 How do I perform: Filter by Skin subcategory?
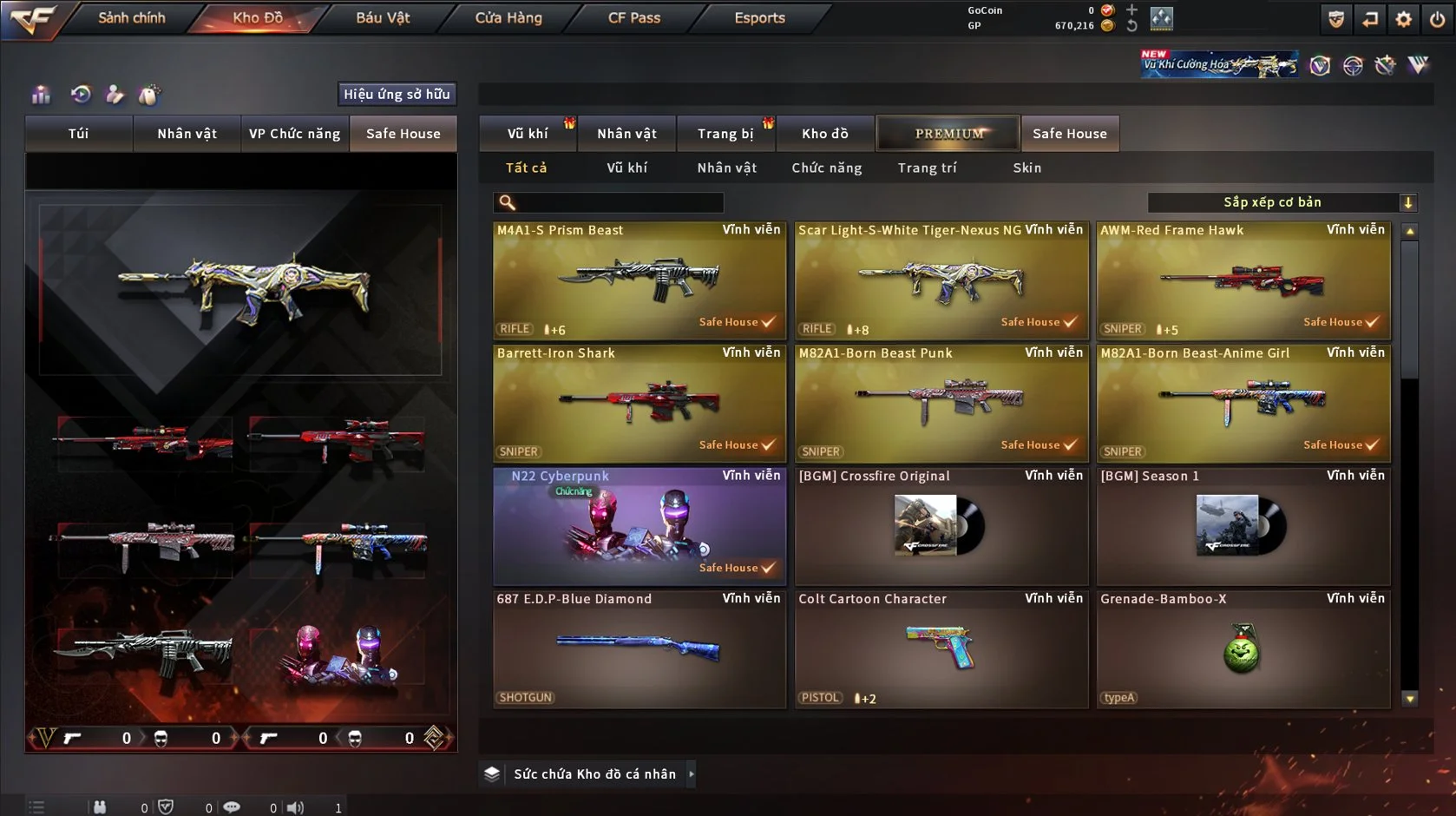[x=1026, y=168]
